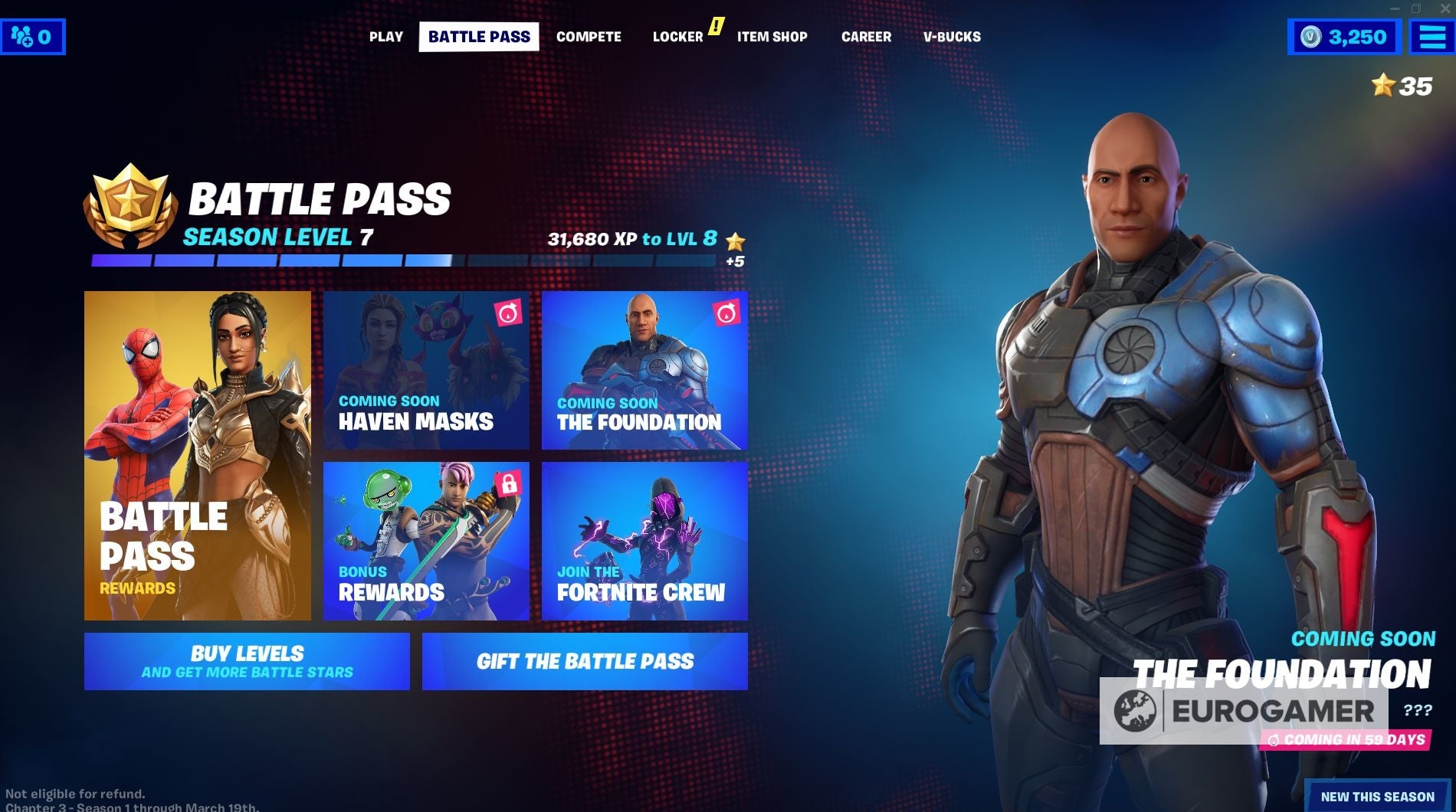Image resolution: width=1456 pixels, height=812 pixels.
Task: Switch to the PLAY tab
Action: (x=385, y=36)
